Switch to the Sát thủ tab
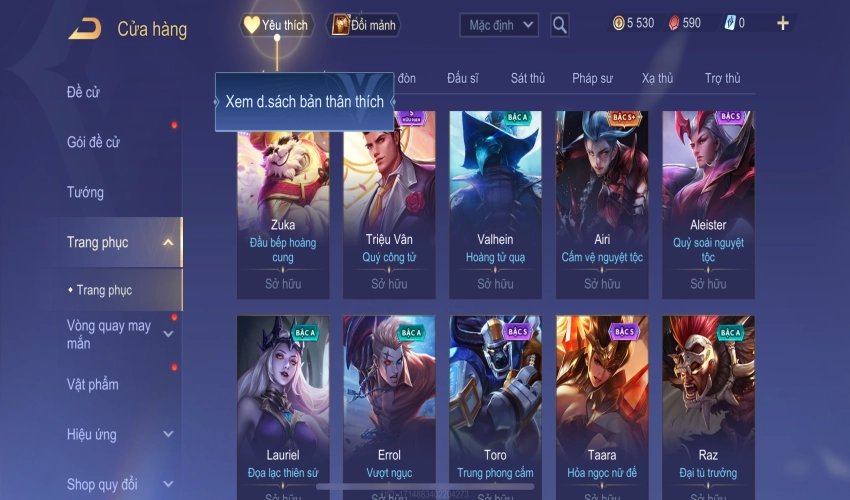Image resolution: width=850 pixels, height=500 pixels. point(528,78)
